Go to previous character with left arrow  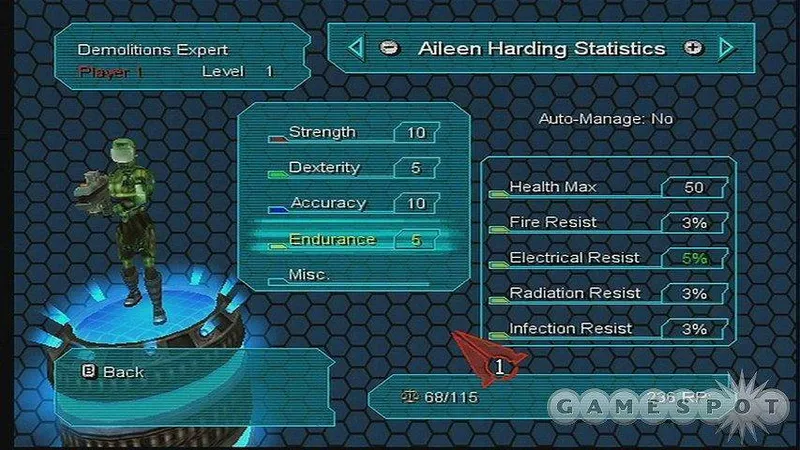(x=355, y=48)
